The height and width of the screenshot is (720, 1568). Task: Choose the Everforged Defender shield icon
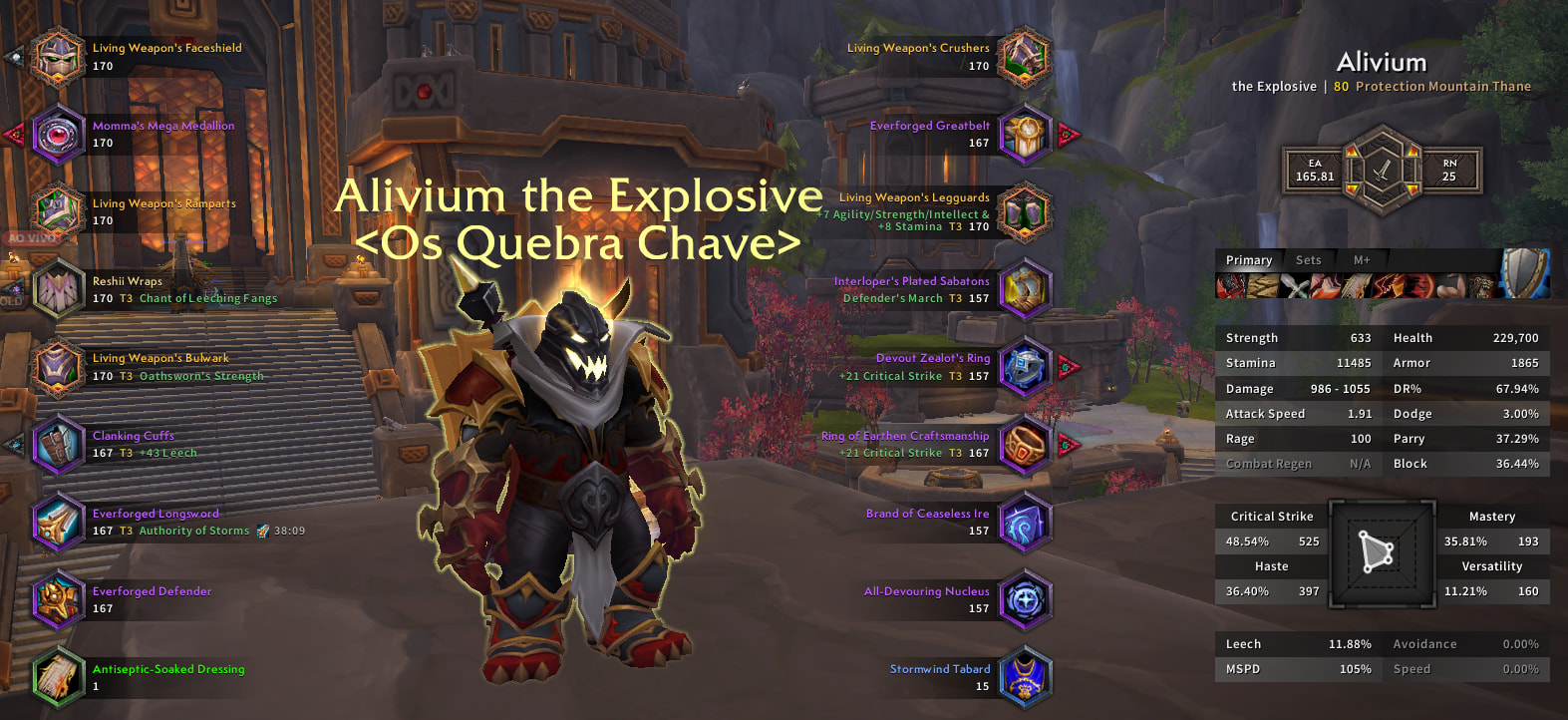tap(58, 599)
